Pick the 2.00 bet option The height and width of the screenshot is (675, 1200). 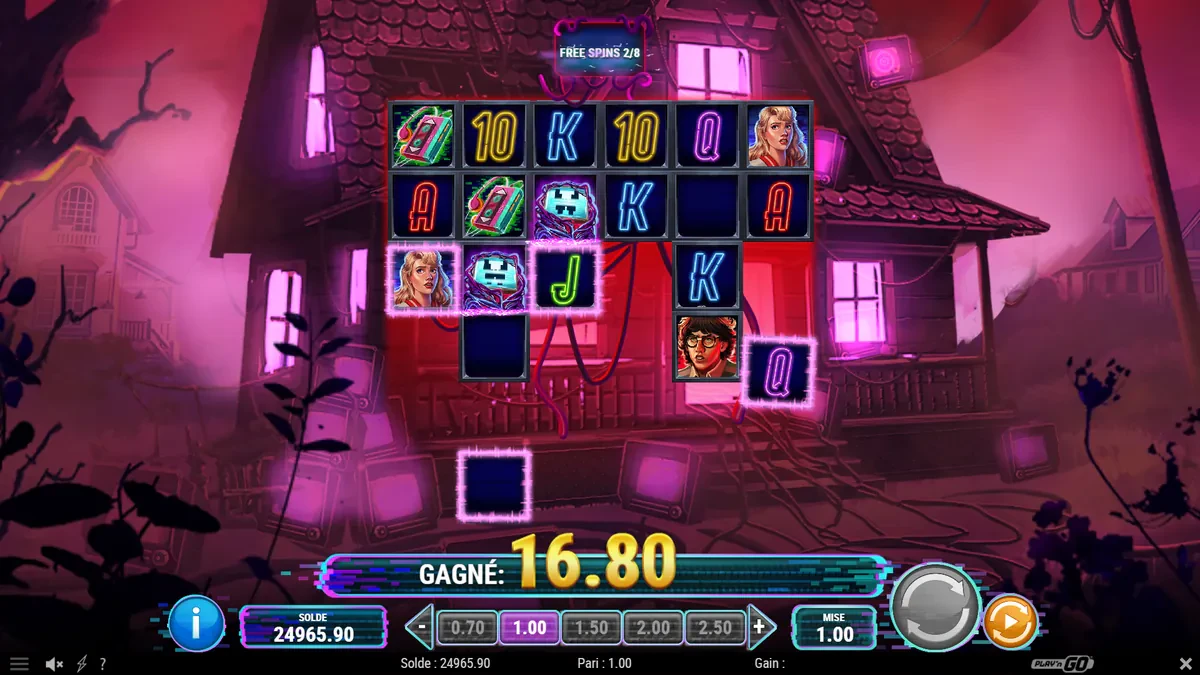click(x=653, y=628)
